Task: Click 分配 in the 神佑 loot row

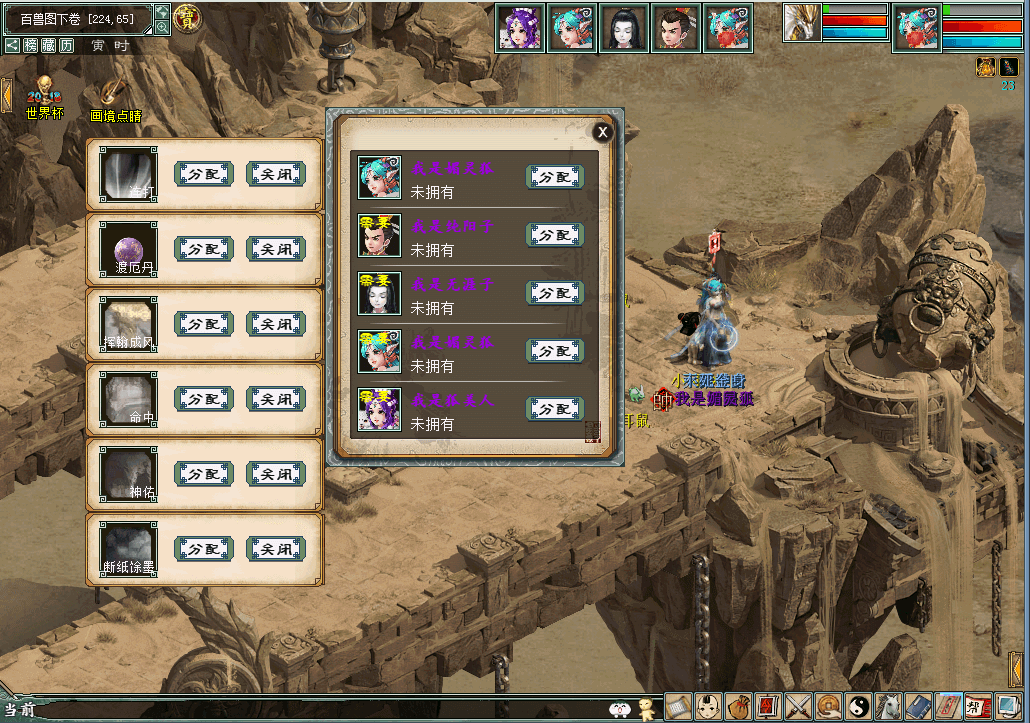Action: point(204,474)
